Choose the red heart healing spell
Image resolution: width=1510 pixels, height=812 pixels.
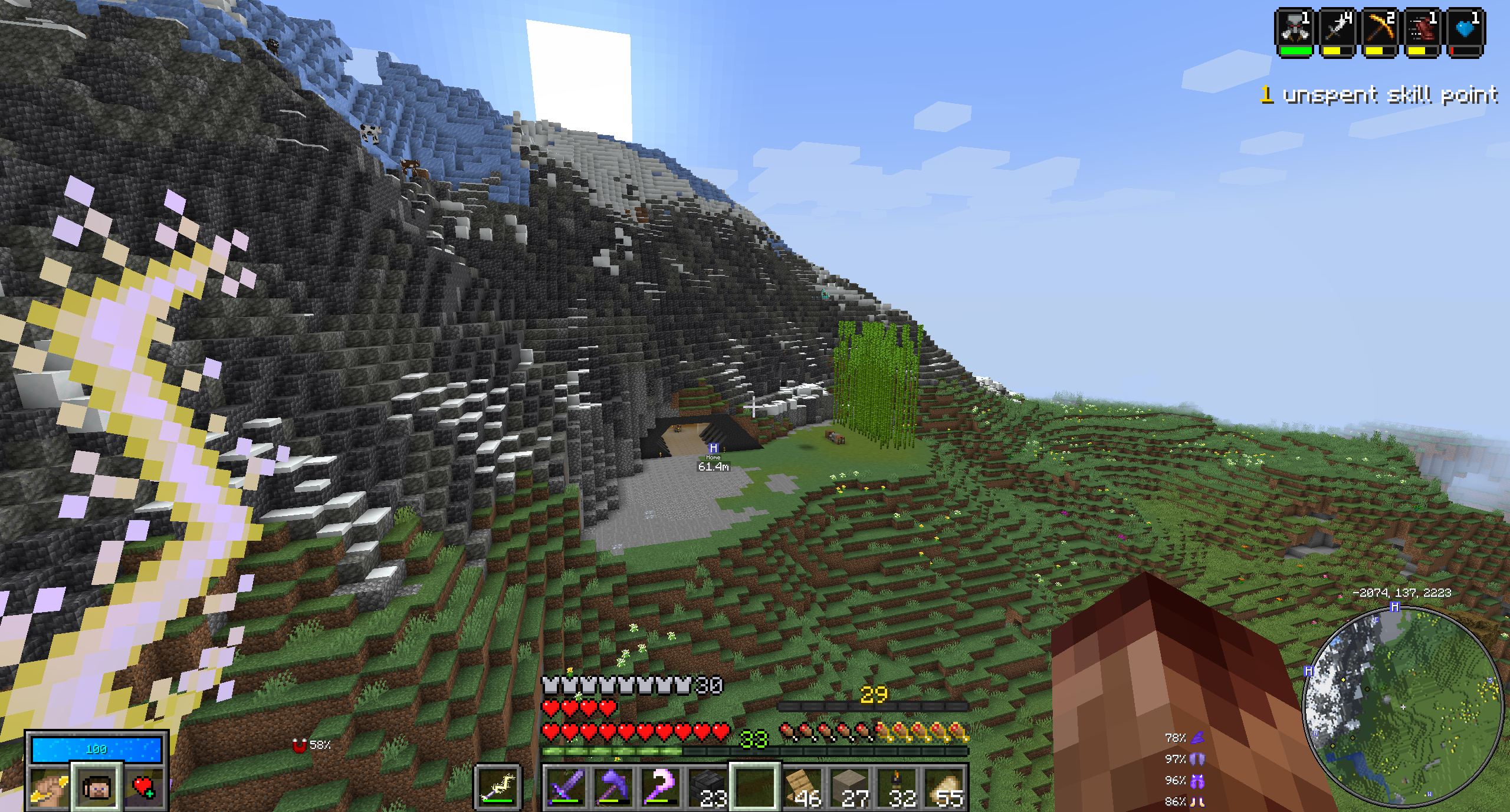pyautogui.click(x=144, y=788)
